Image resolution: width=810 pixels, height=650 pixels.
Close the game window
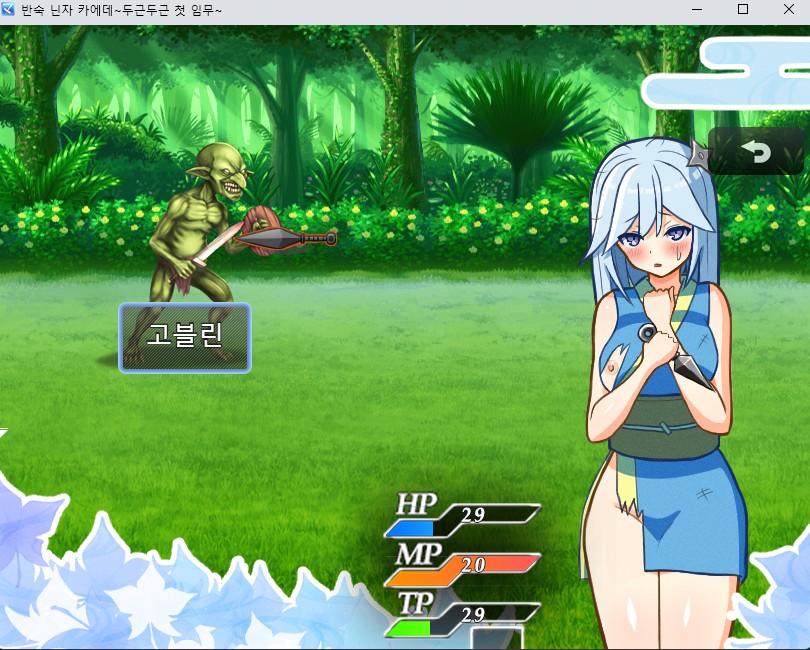(787, 10)
